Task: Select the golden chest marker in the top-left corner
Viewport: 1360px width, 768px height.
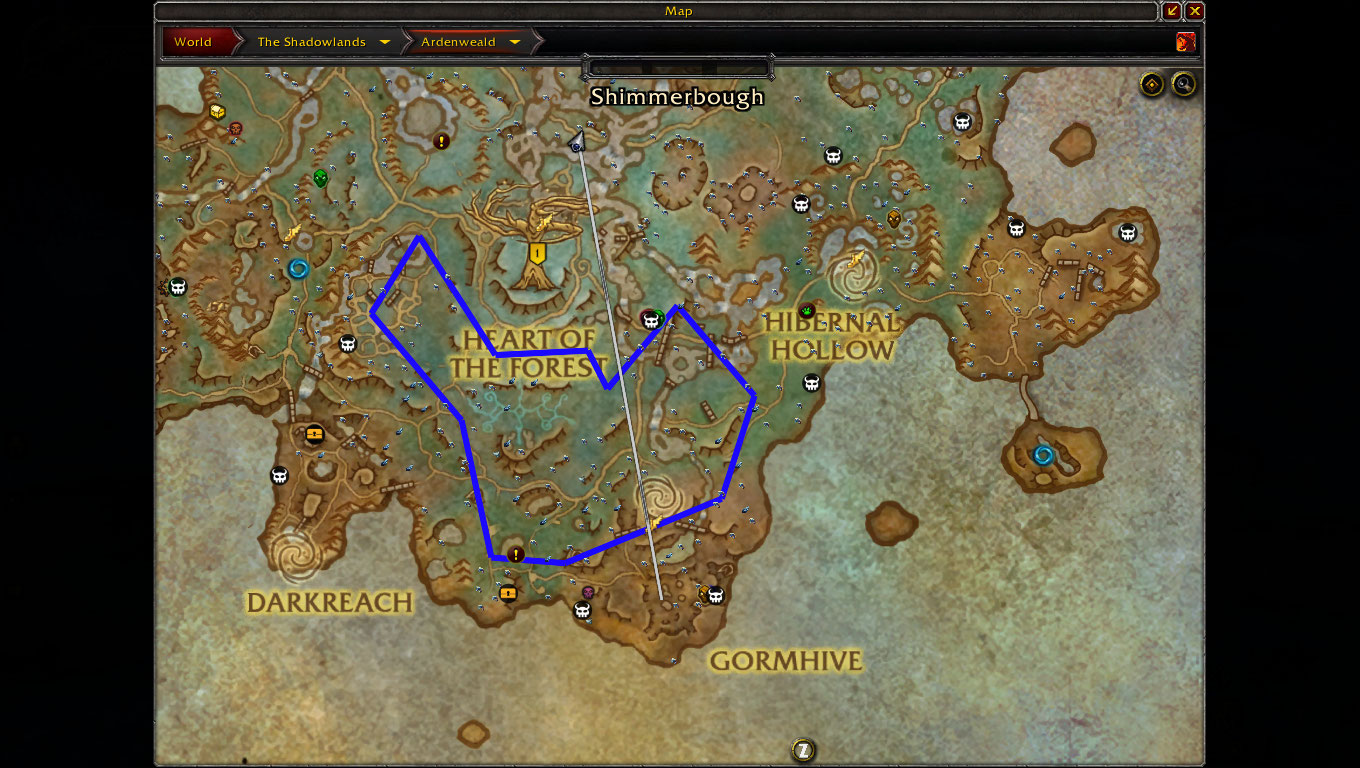Action: 217,112
